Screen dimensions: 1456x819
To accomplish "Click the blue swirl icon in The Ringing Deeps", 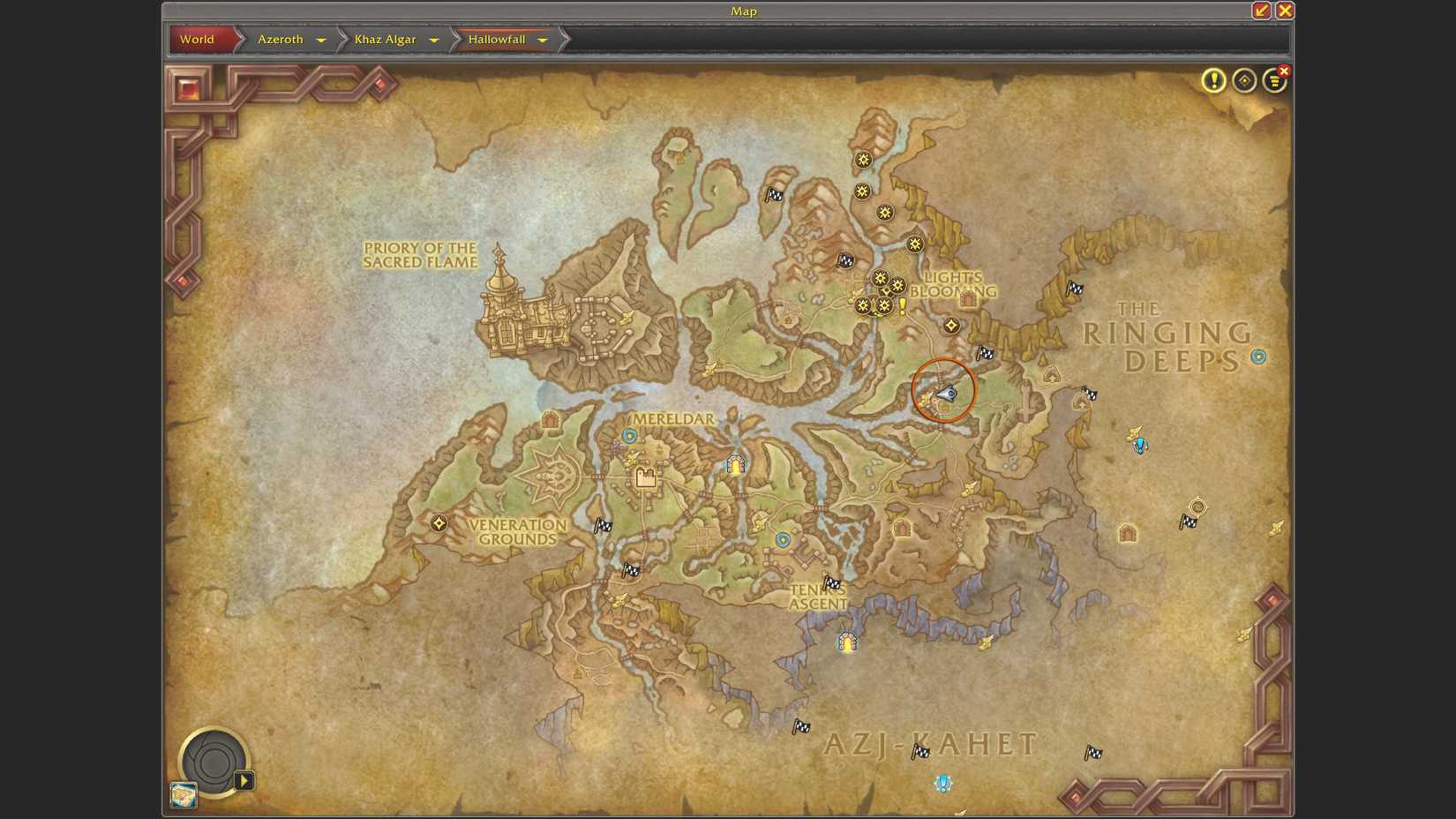I will (x=1257, y=357).
